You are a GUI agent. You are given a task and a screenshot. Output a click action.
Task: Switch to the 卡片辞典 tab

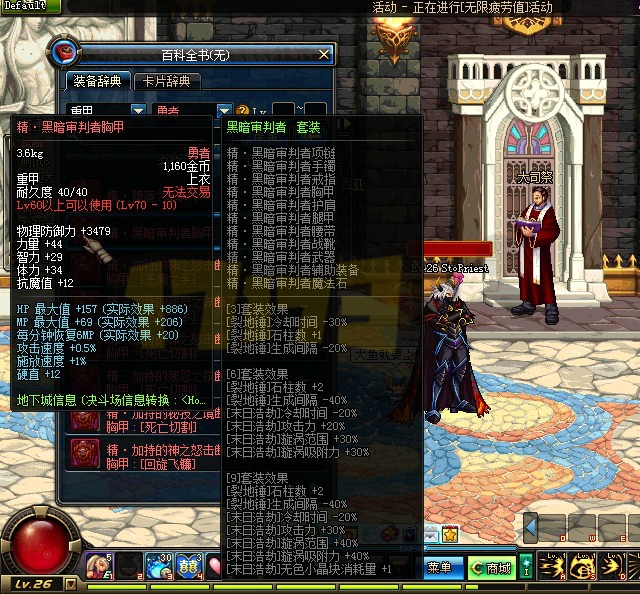(x=165, y=81)
